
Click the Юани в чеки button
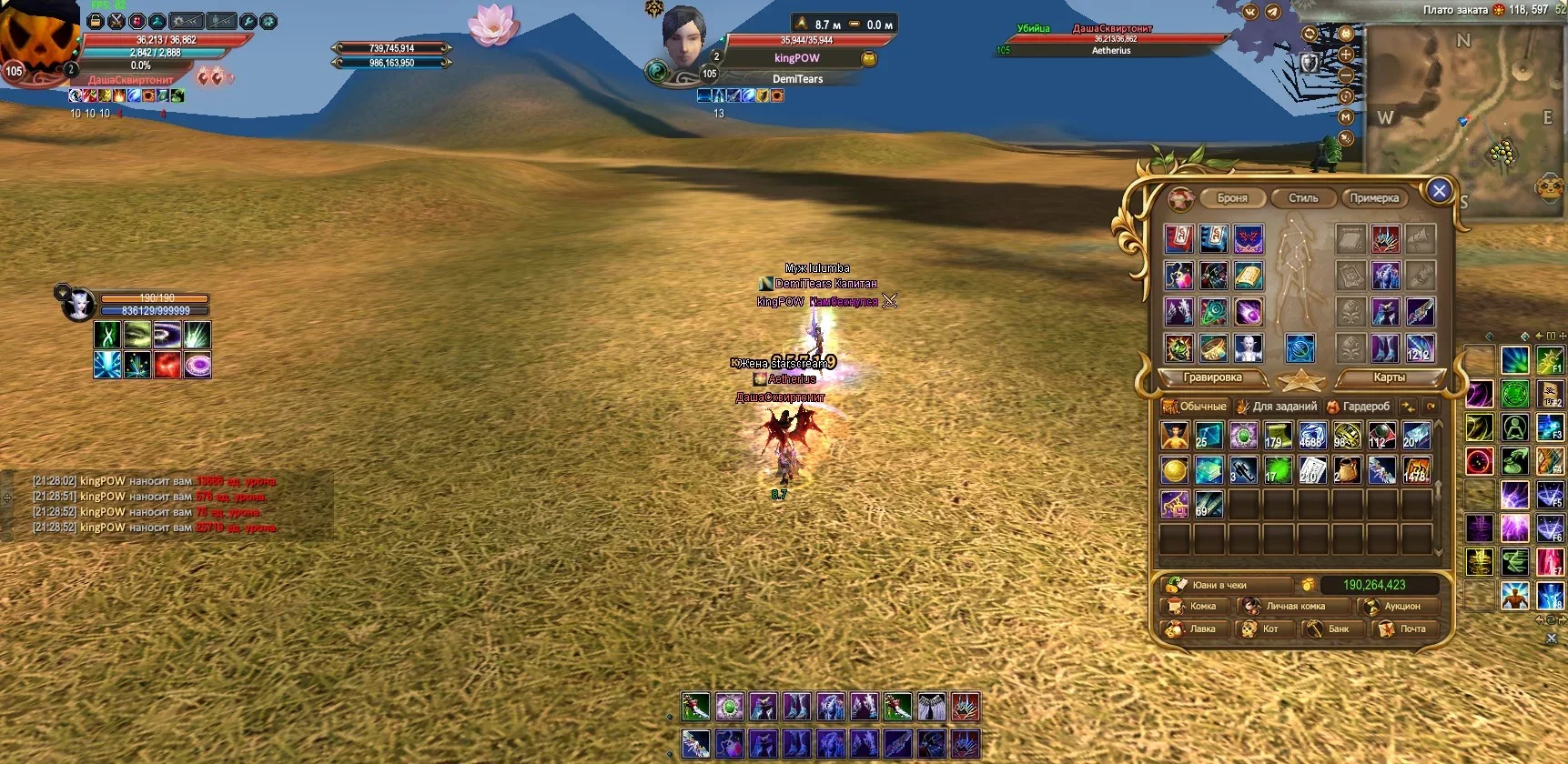(1224, 585)
